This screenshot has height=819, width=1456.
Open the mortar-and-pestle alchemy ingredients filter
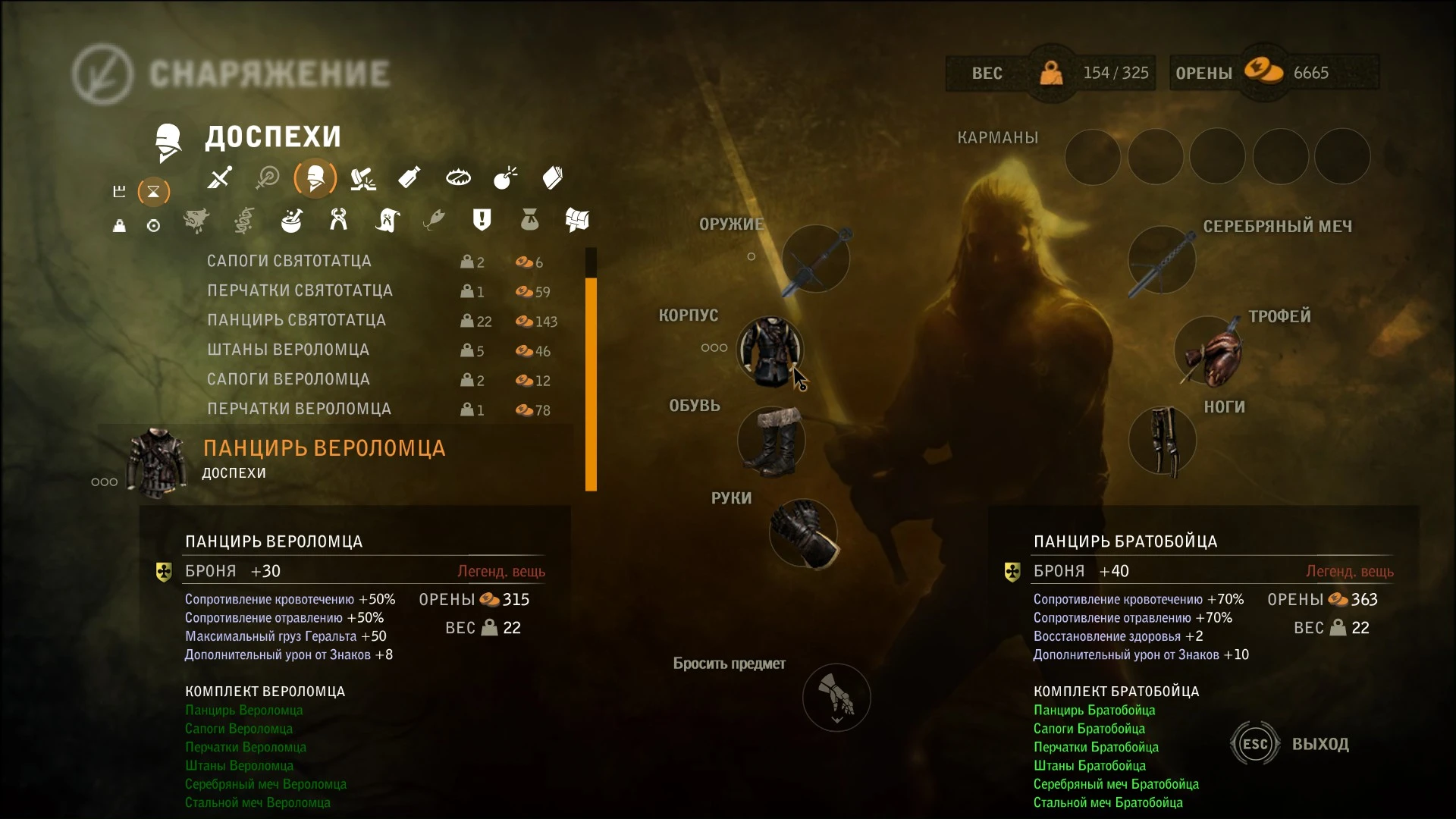coord(292,221)
